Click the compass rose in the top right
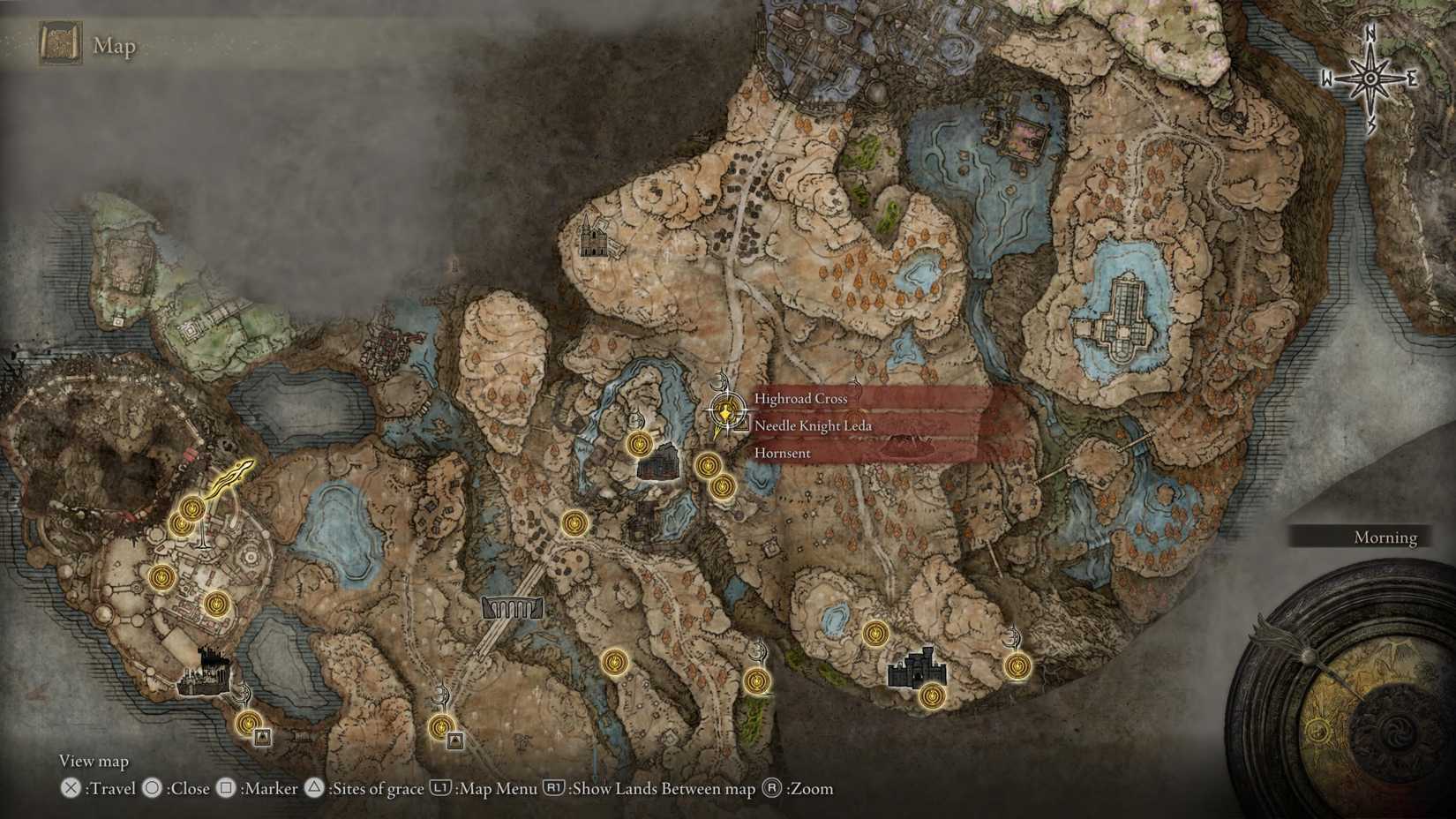 [x=1371, y=78]
